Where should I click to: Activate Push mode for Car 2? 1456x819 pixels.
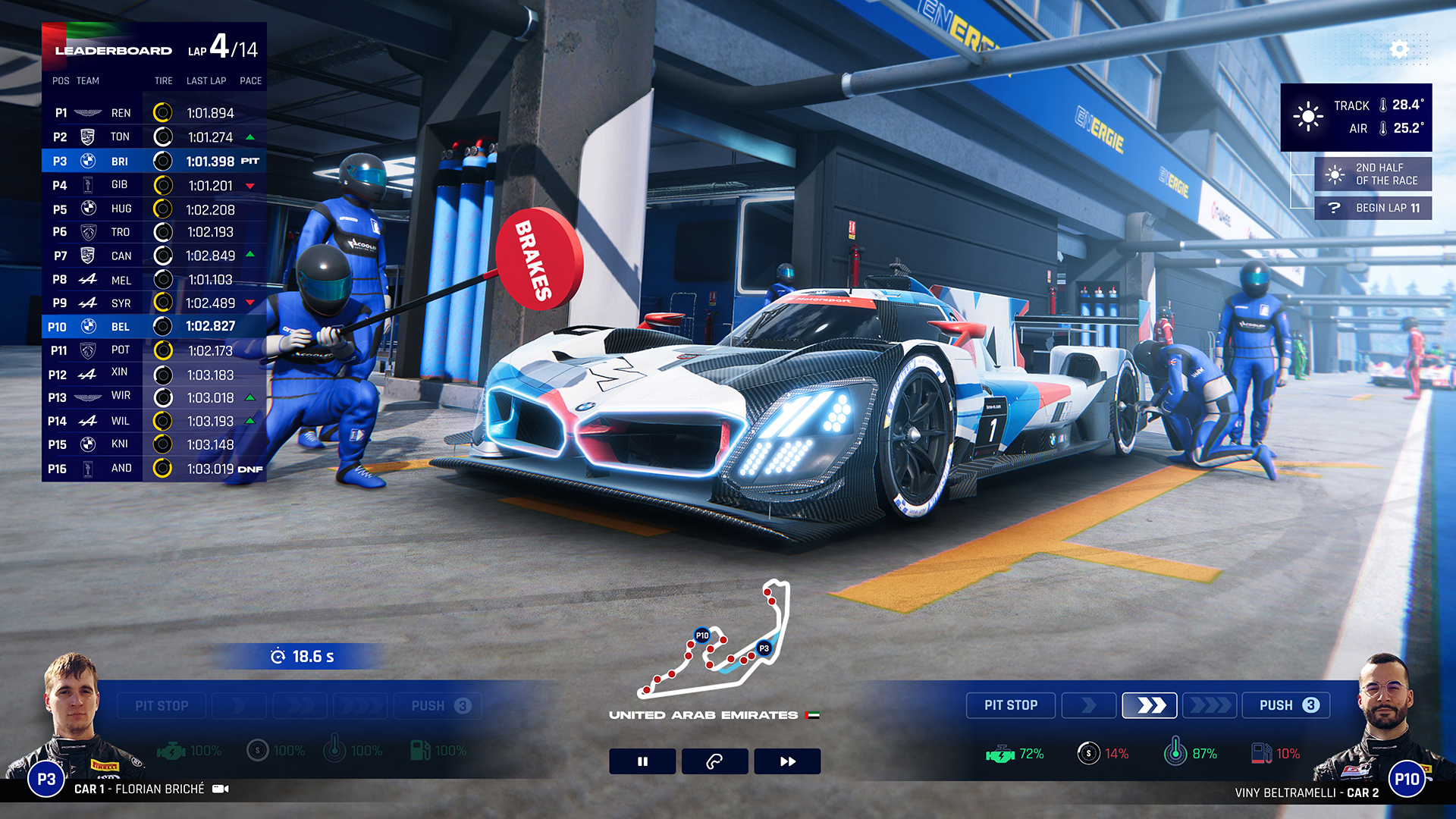click(1286, 705)
